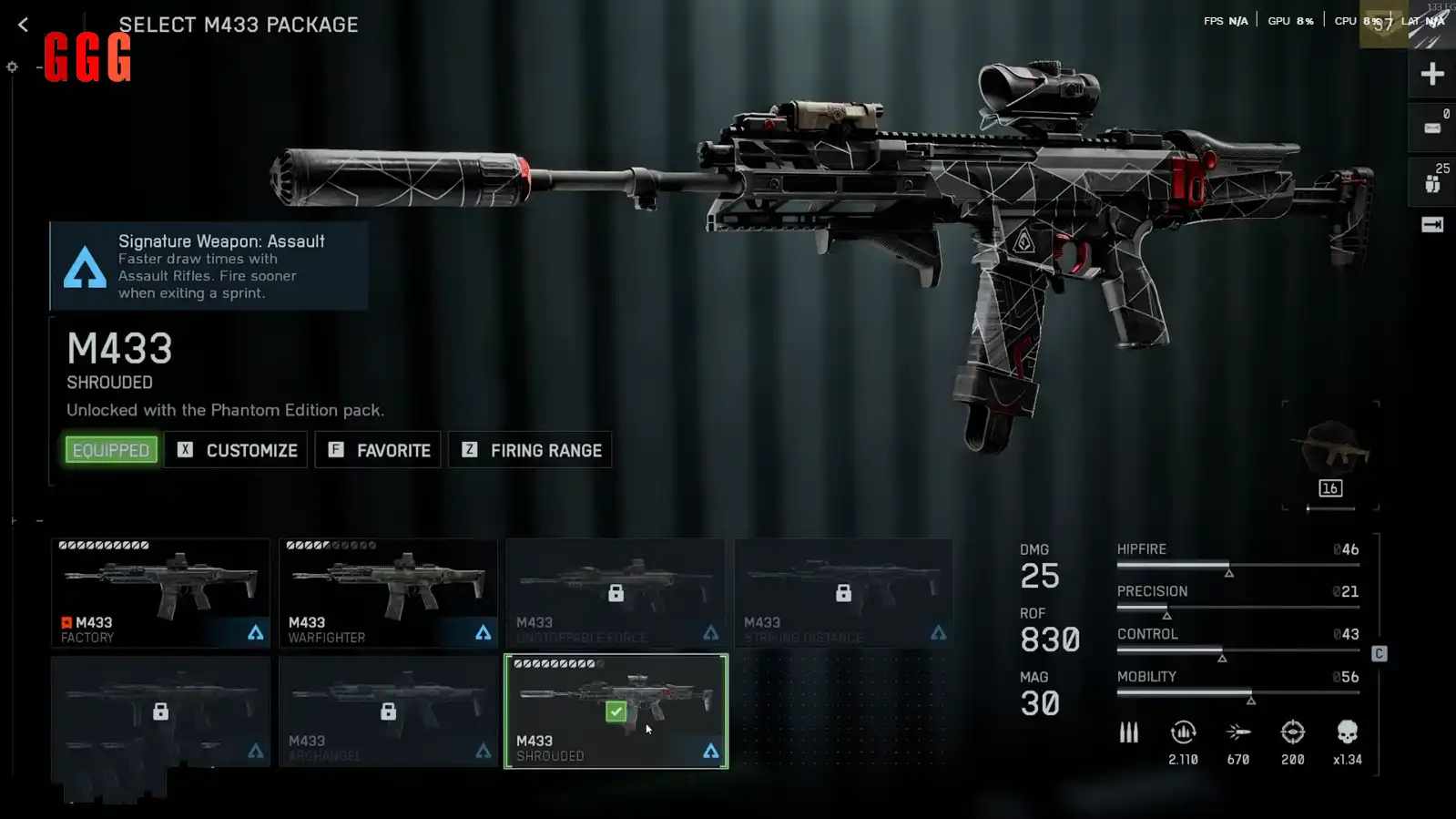
Task: Click the weapon preview thumbnail with 16
Action: pyautogui.click(x=1330, y=456)
